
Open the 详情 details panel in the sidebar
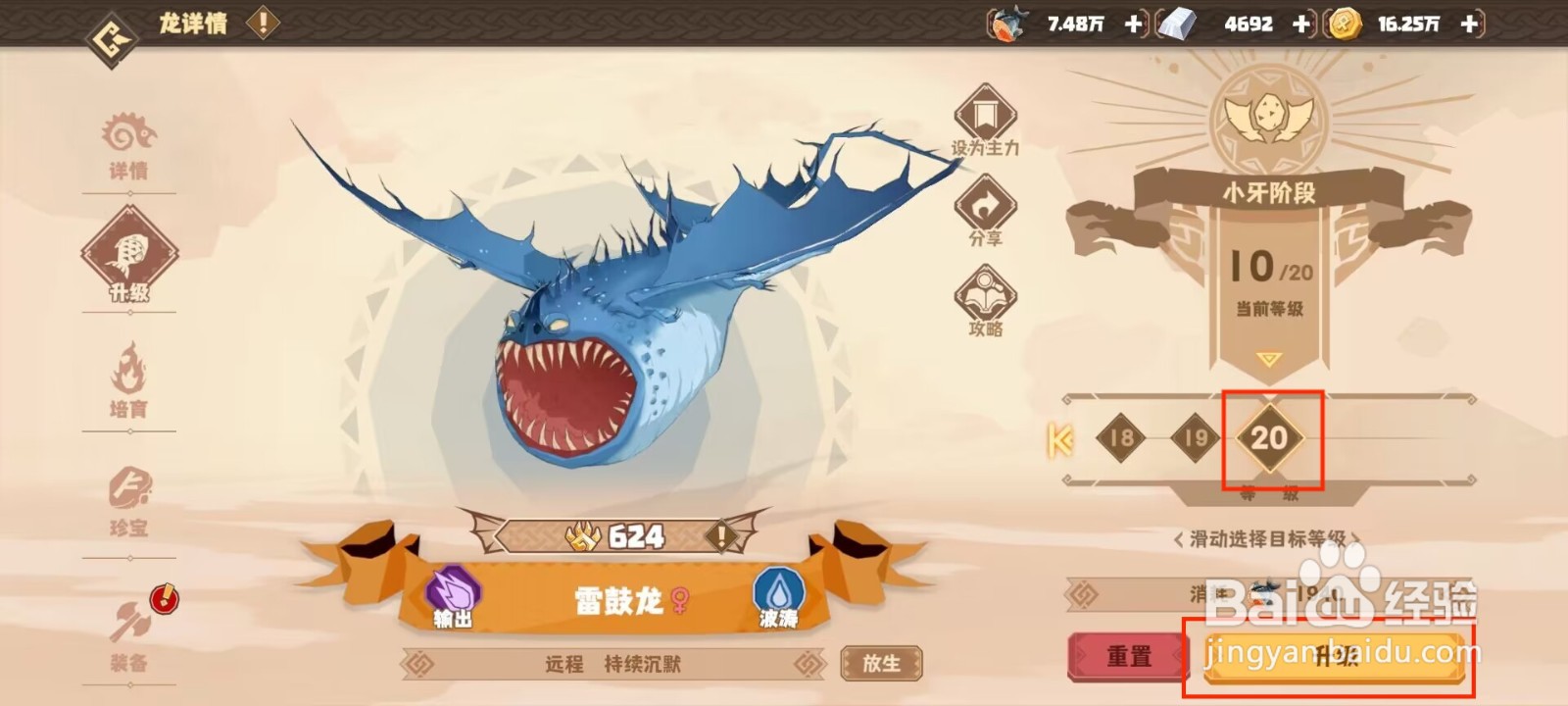[130, 145]
